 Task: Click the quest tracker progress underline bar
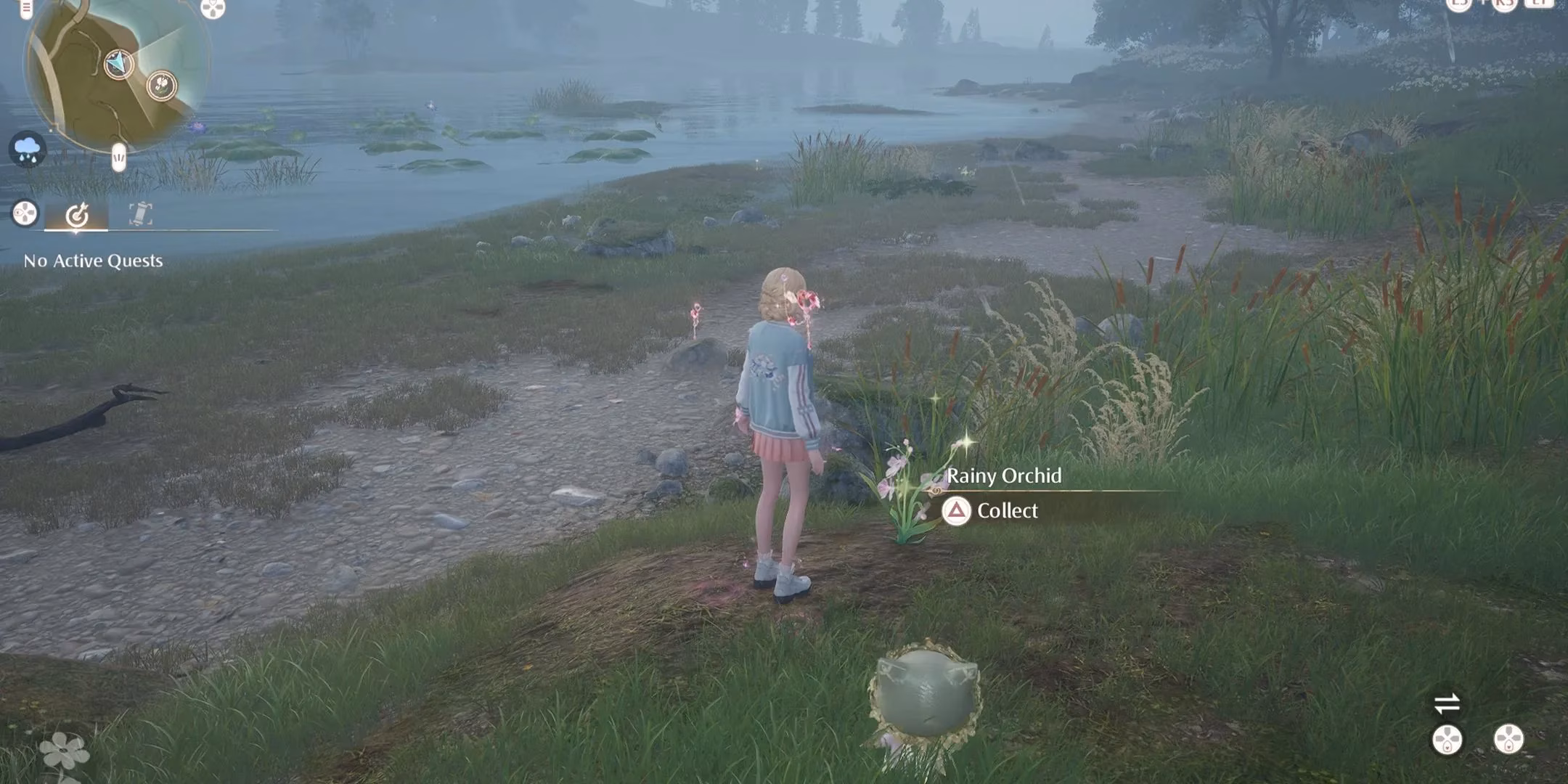[x=77, y=231]
